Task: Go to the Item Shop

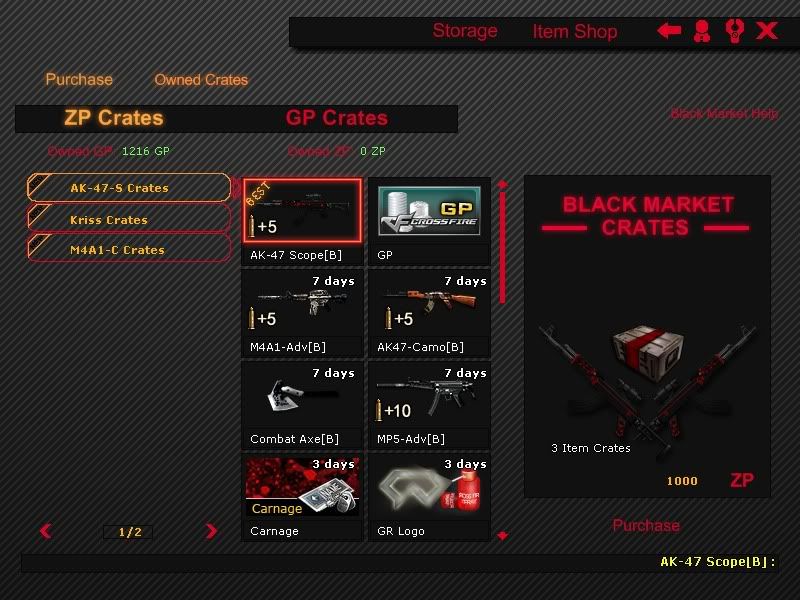Action: pyautogui.click(x=575, y=32)
